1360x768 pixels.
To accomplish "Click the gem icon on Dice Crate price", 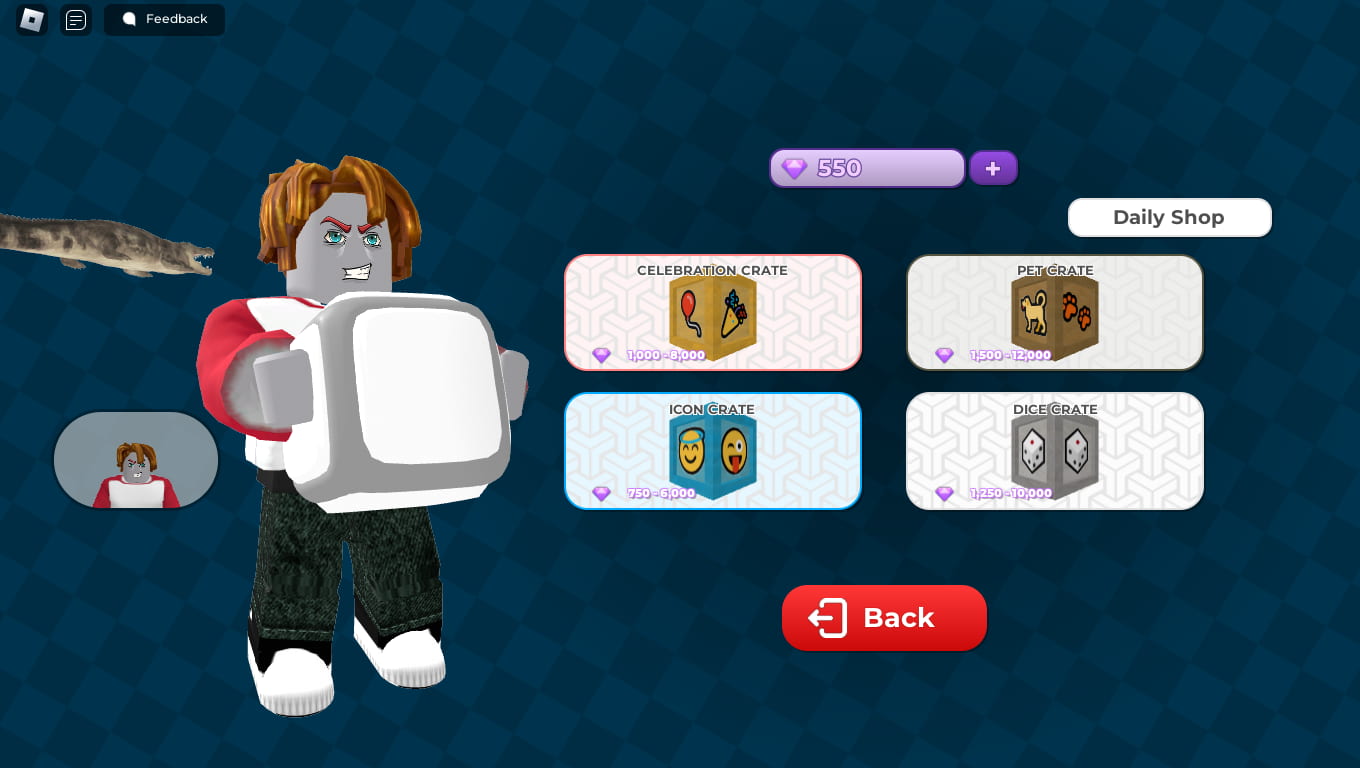I will tap(944, 493).
